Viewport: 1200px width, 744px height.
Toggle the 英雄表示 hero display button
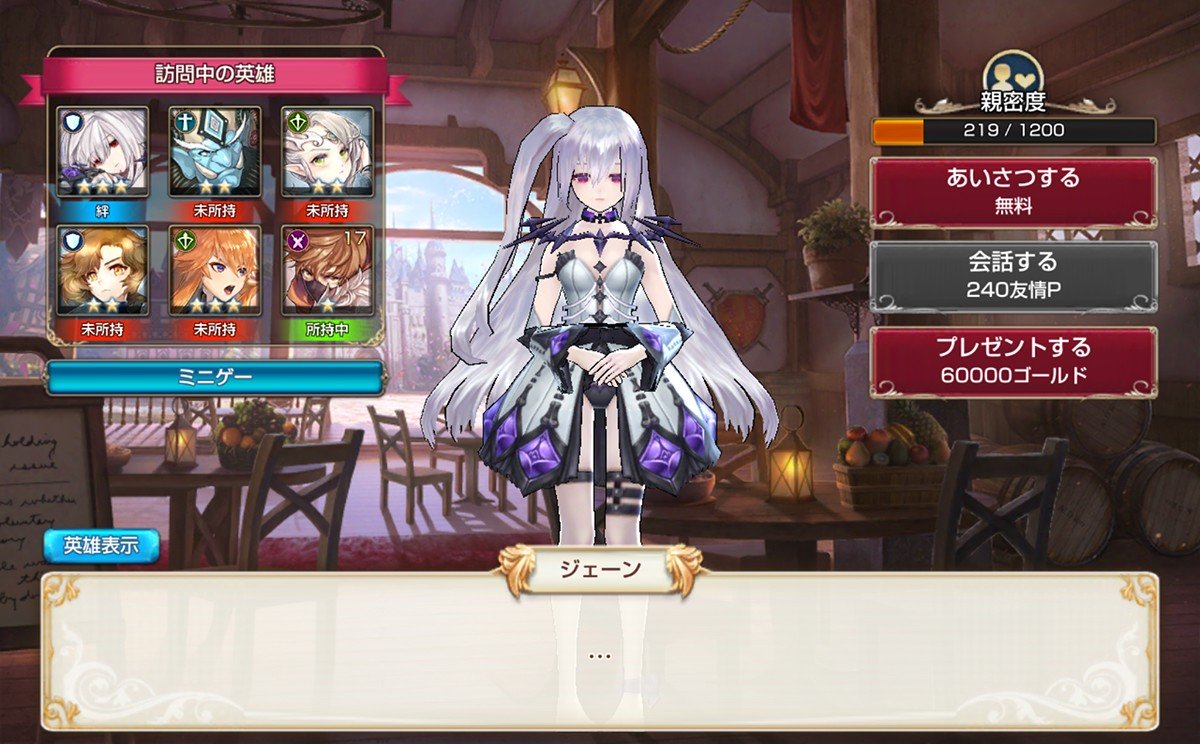[101, 546]
